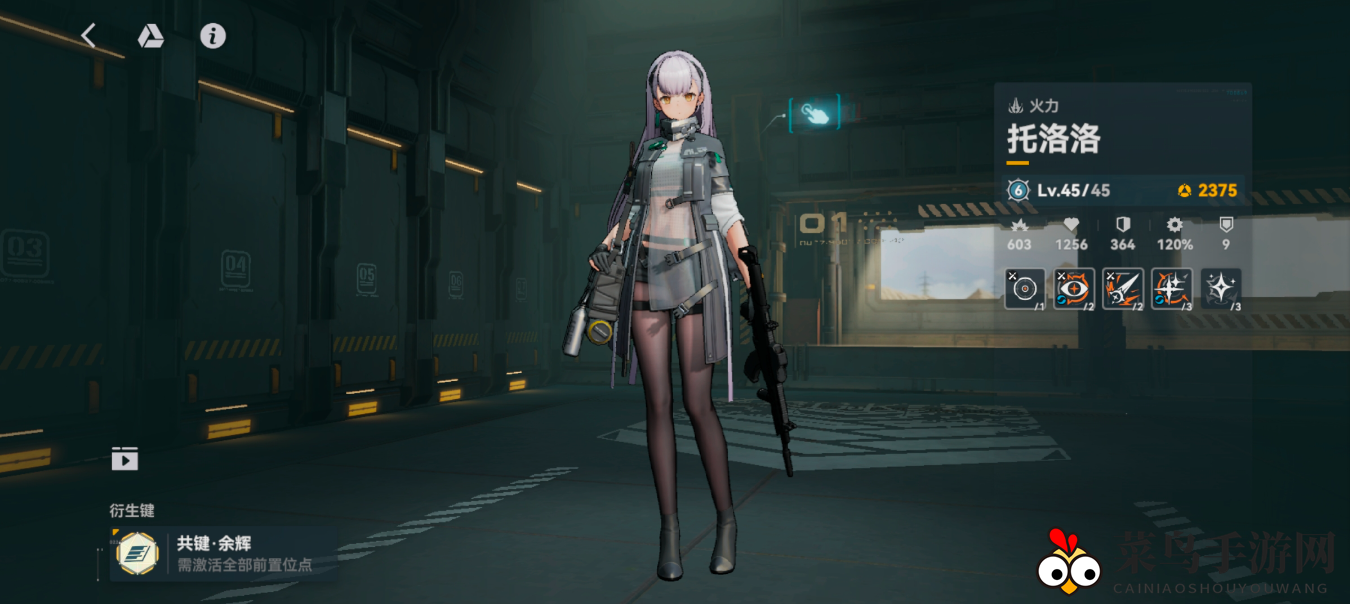1350x604 pixels.
Task: Open the triangle home icon
Action: 150,36
